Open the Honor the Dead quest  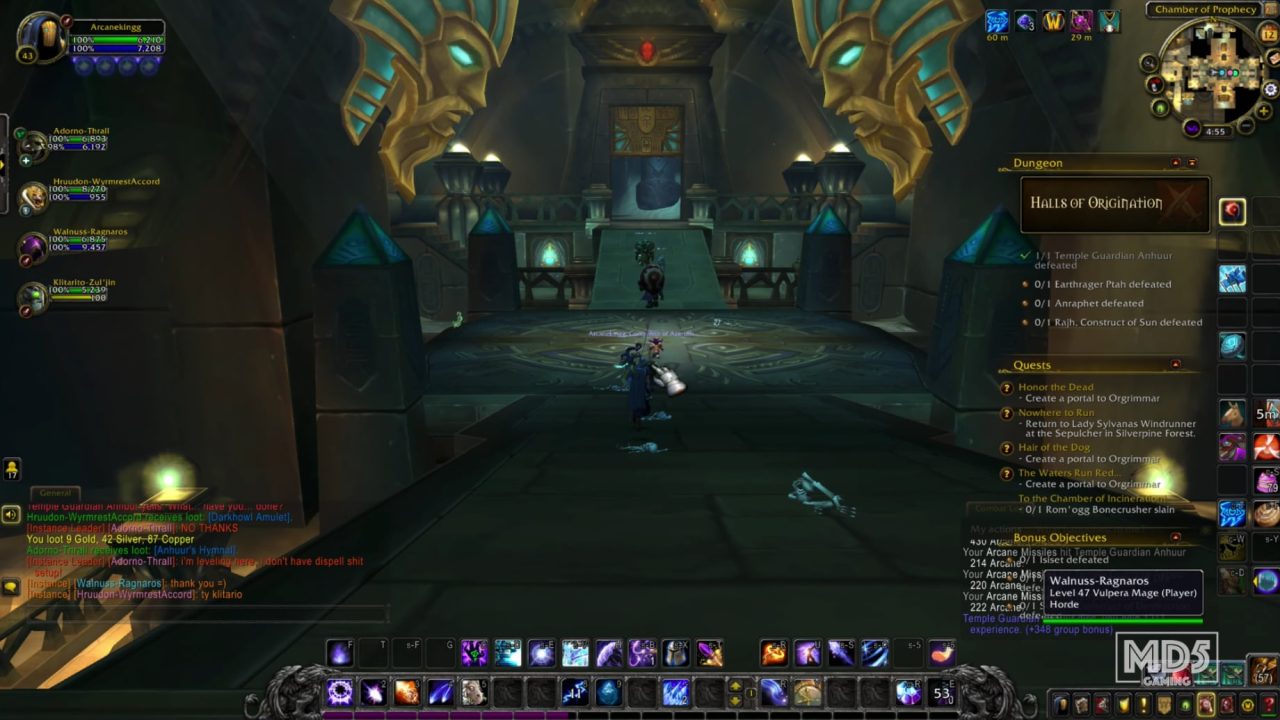pos(1057,386)
